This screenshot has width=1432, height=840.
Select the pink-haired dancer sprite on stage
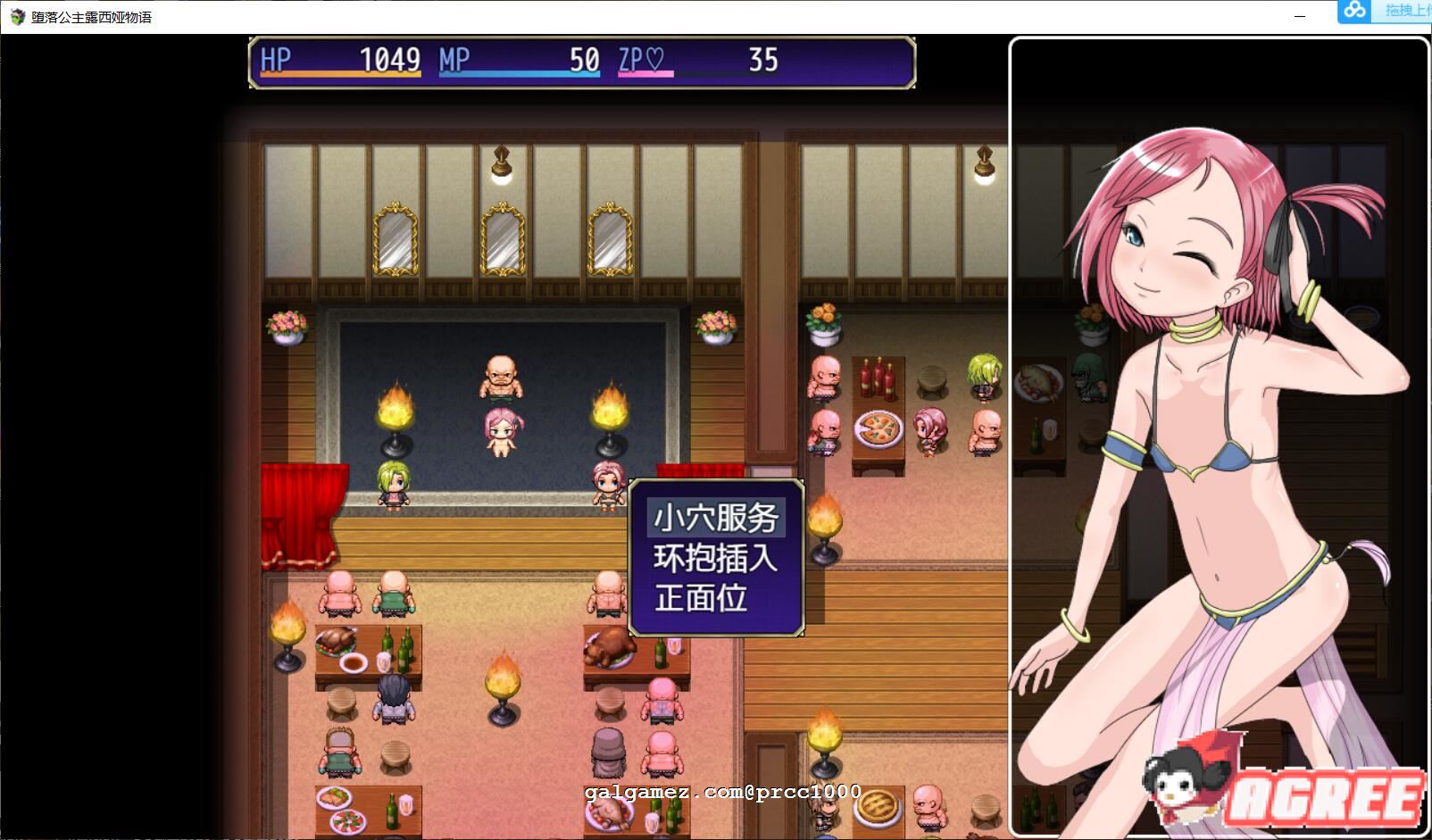[504, 433]
